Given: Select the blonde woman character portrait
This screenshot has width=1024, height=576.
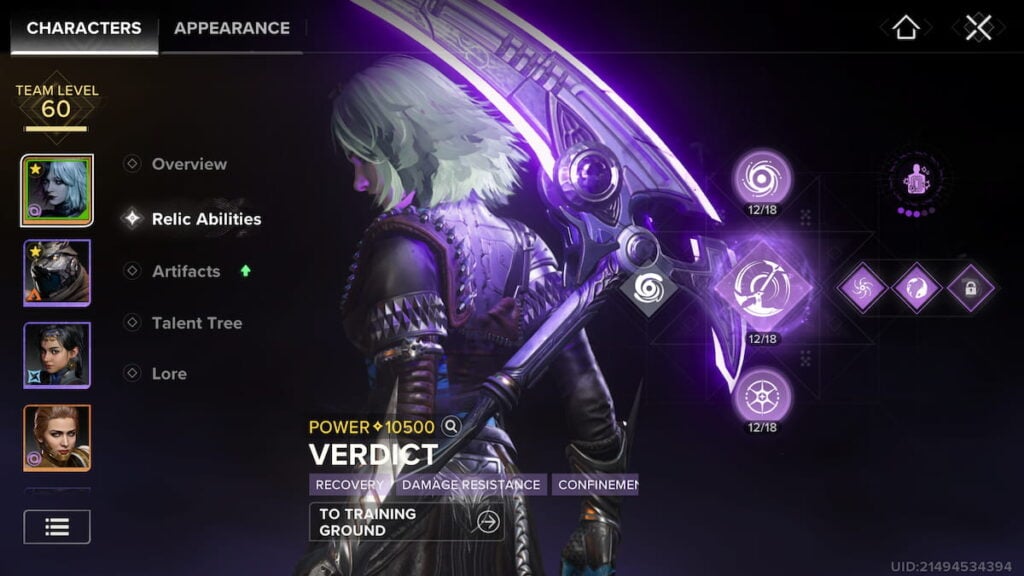Looking at the screenshot, I should click(57, 438).
